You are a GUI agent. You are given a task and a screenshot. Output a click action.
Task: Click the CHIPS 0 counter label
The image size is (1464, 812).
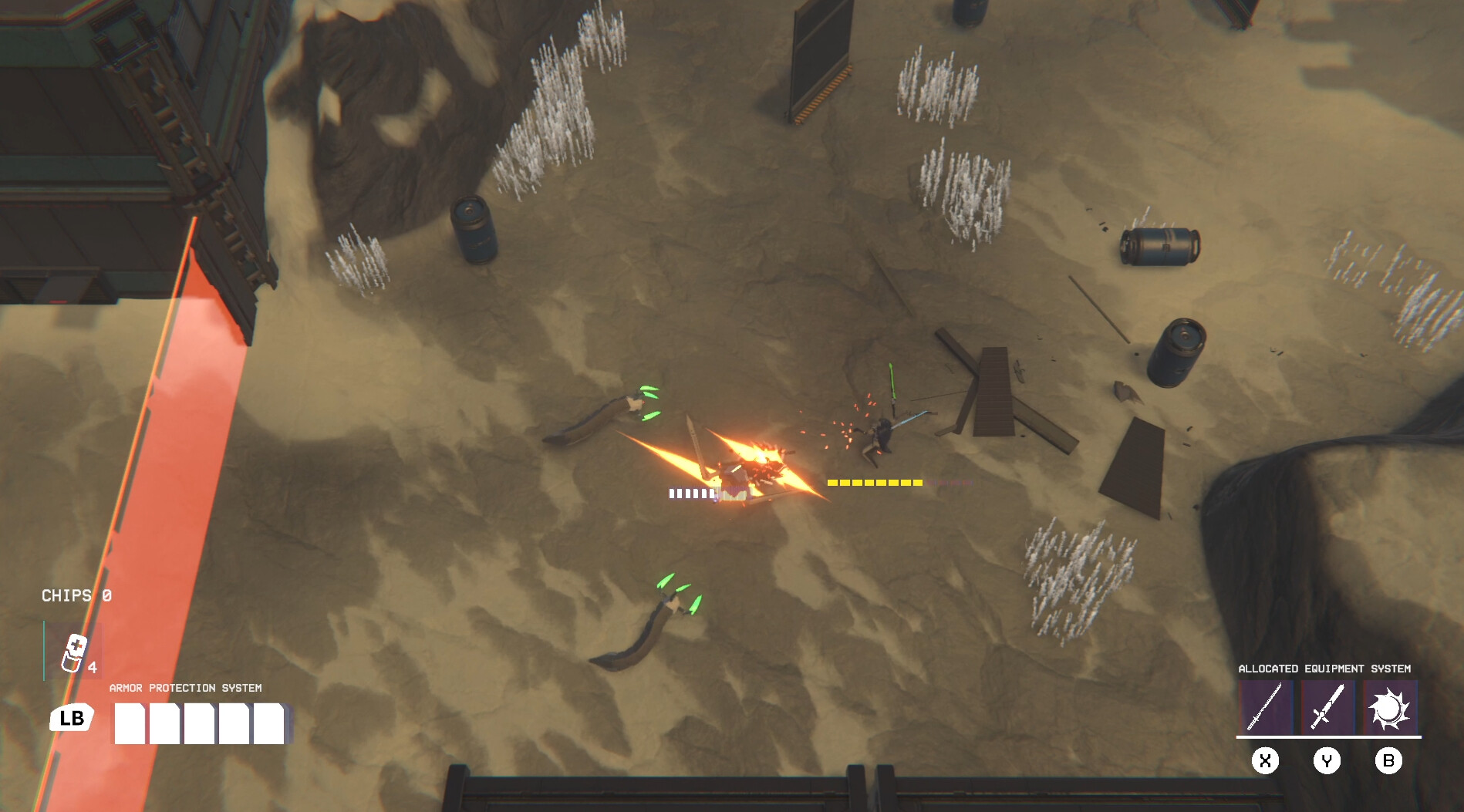76,596
